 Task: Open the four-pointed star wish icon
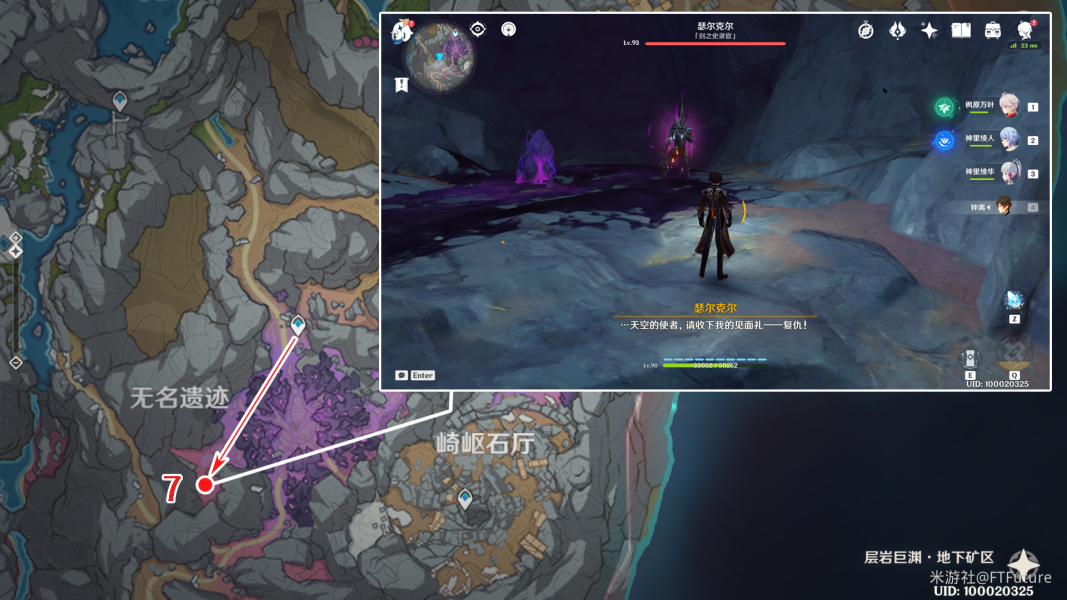point(929,31)
